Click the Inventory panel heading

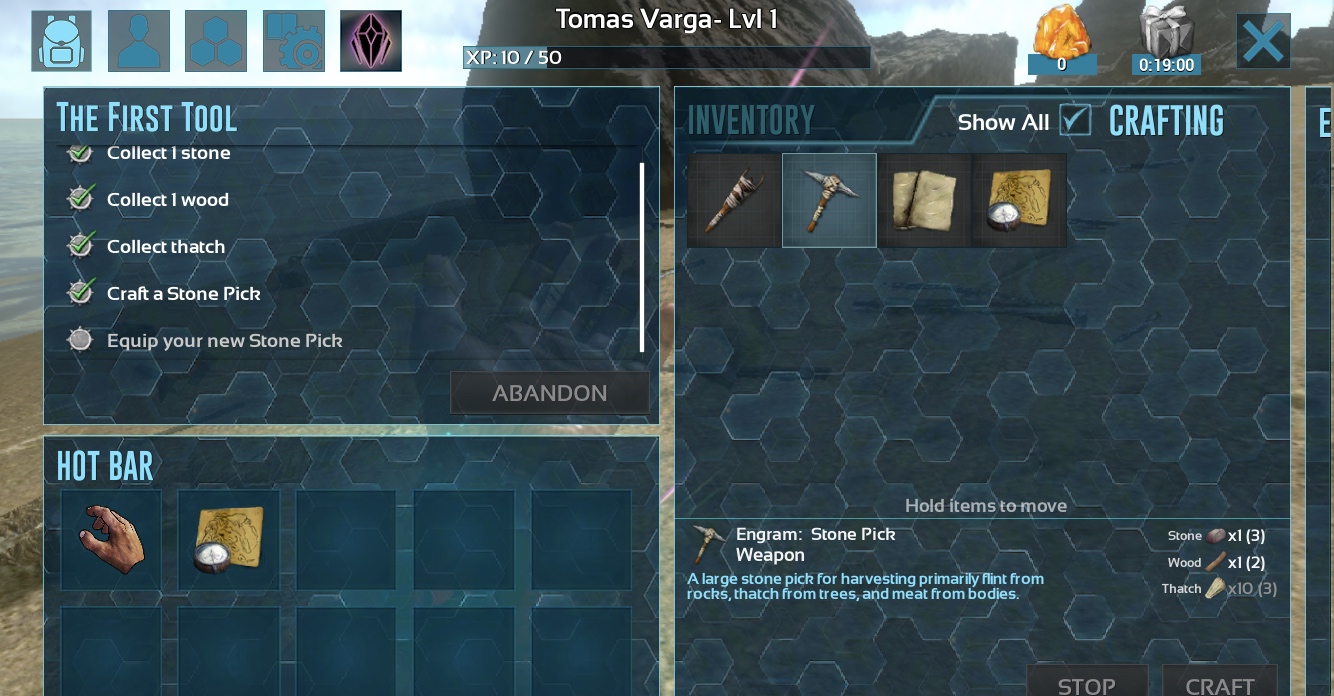coord(750,121)
